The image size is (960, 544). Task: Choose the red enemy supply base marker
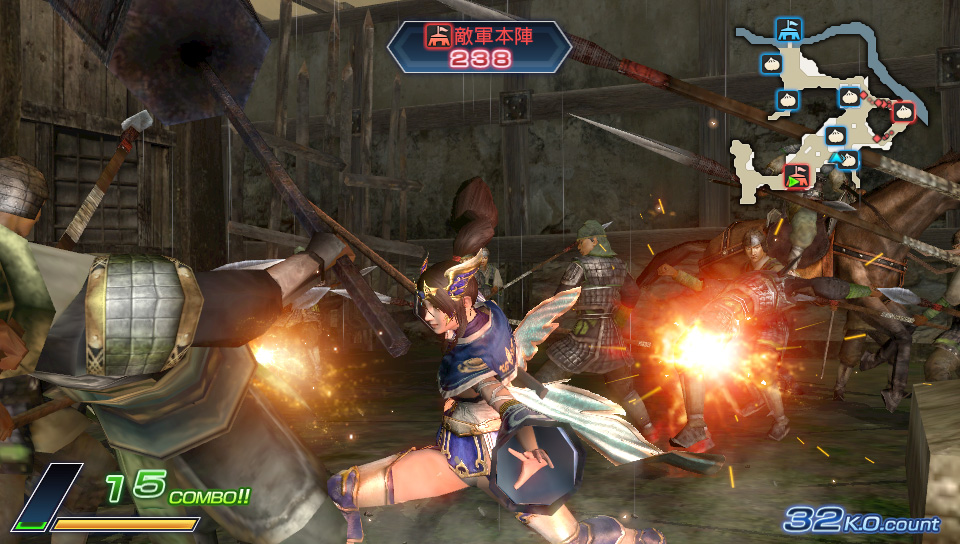(x=903, y=111)
